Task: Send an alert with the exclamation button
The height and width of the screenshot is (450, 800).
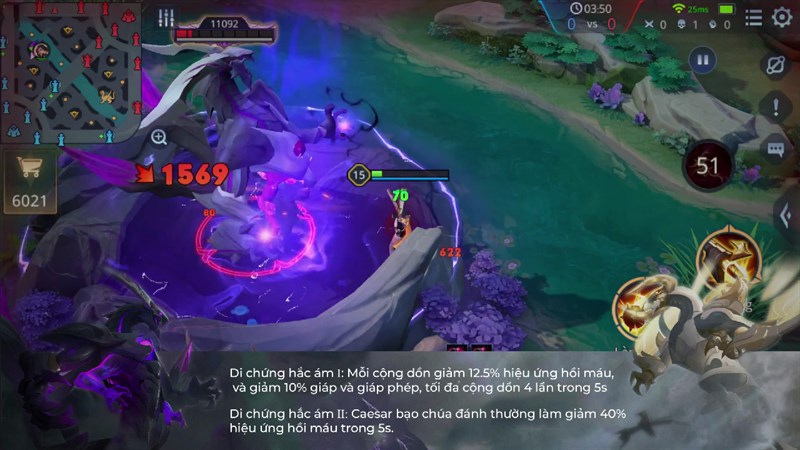Action: (776, 108)
